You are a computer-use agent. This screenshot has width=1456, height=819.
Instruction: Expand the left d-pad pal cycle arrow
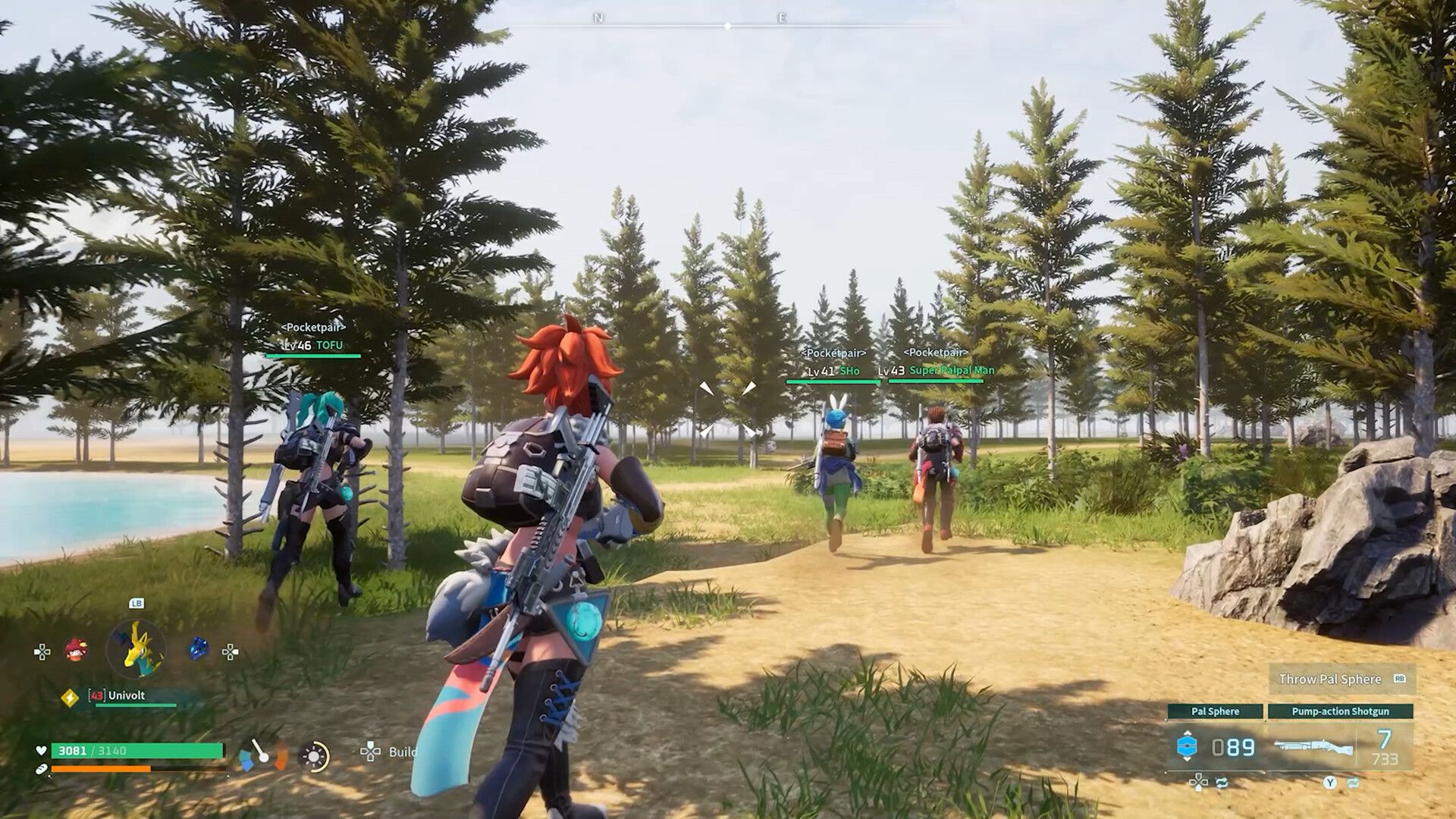[42, 651]
